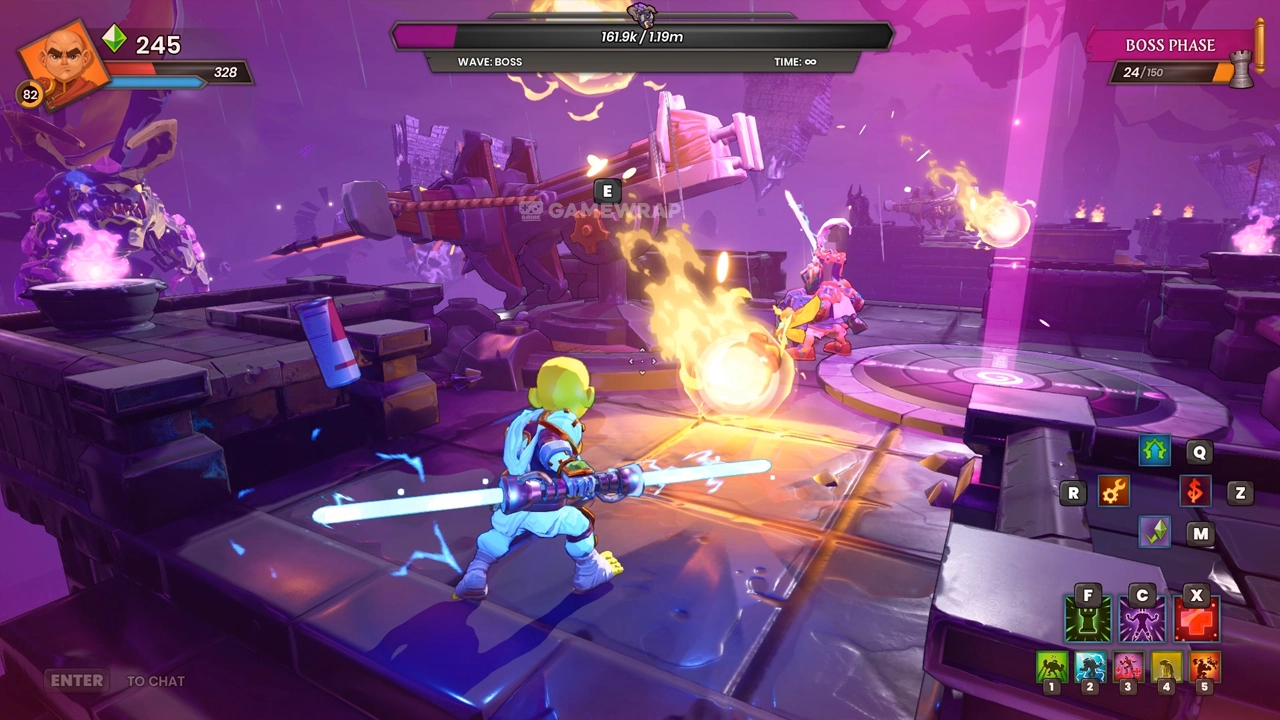Activate the green tower ability

(1087, 620)
